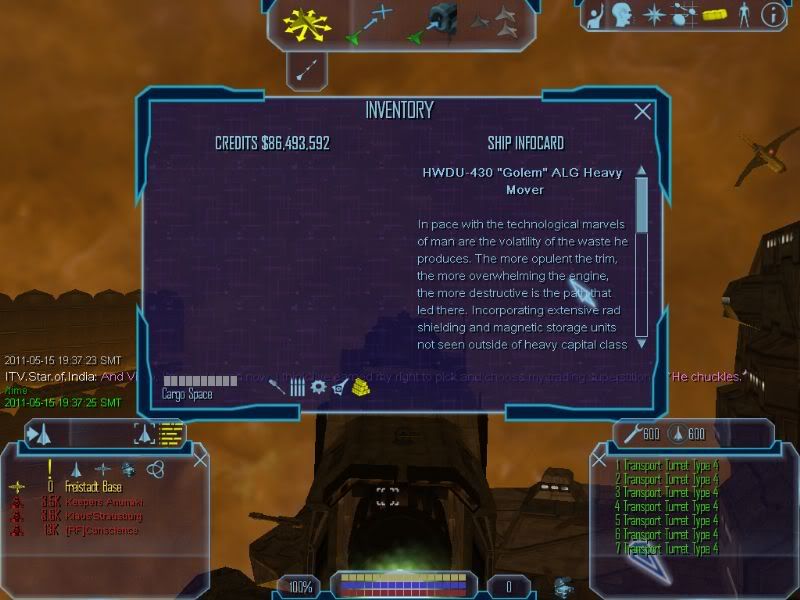Show the ammunition filter in Inventory
800x600 pixels.
click(x=297, y=386)
